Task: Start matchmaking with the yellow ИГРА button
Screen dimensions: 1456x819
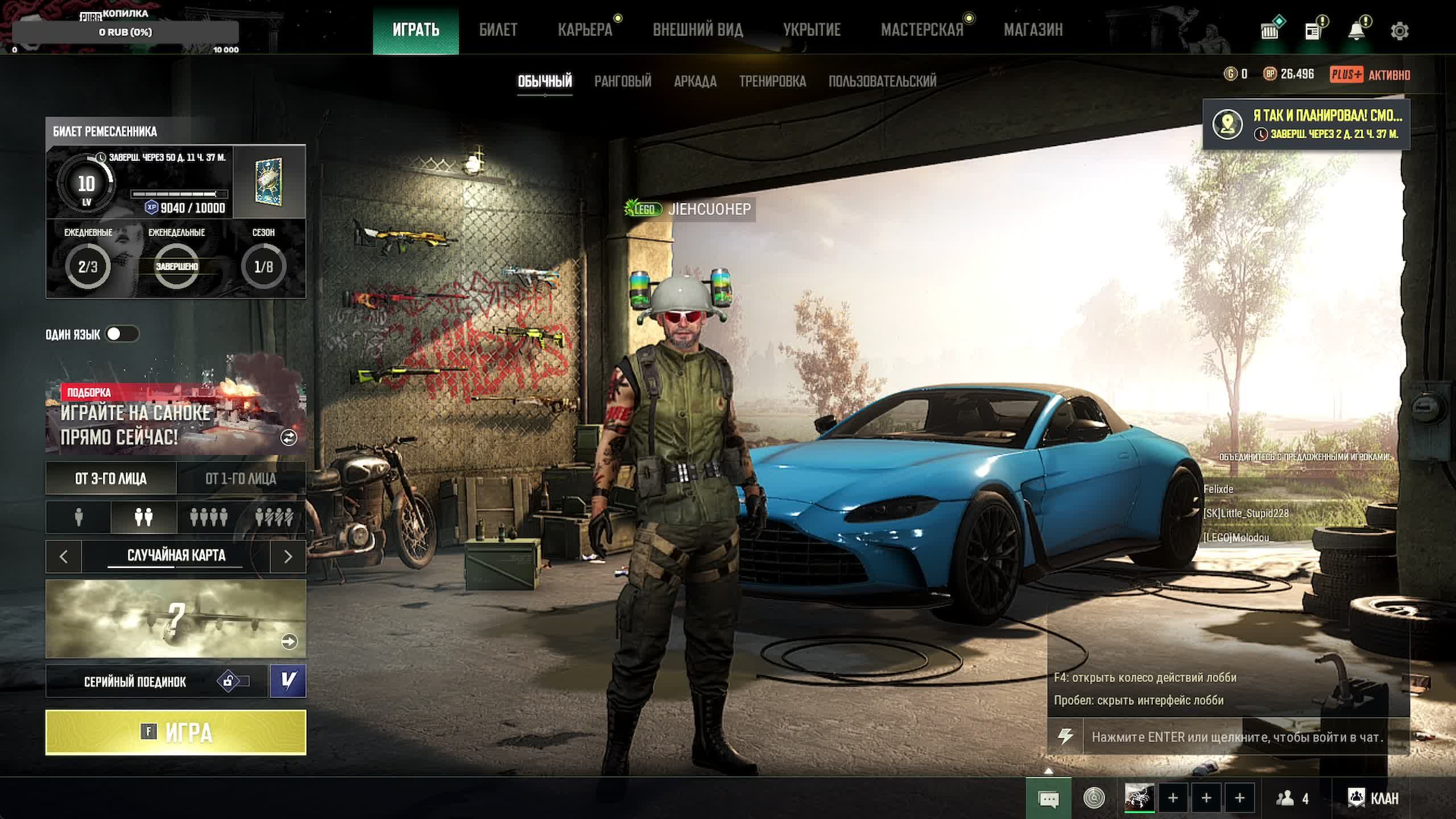Action: (x=176, y=732)
